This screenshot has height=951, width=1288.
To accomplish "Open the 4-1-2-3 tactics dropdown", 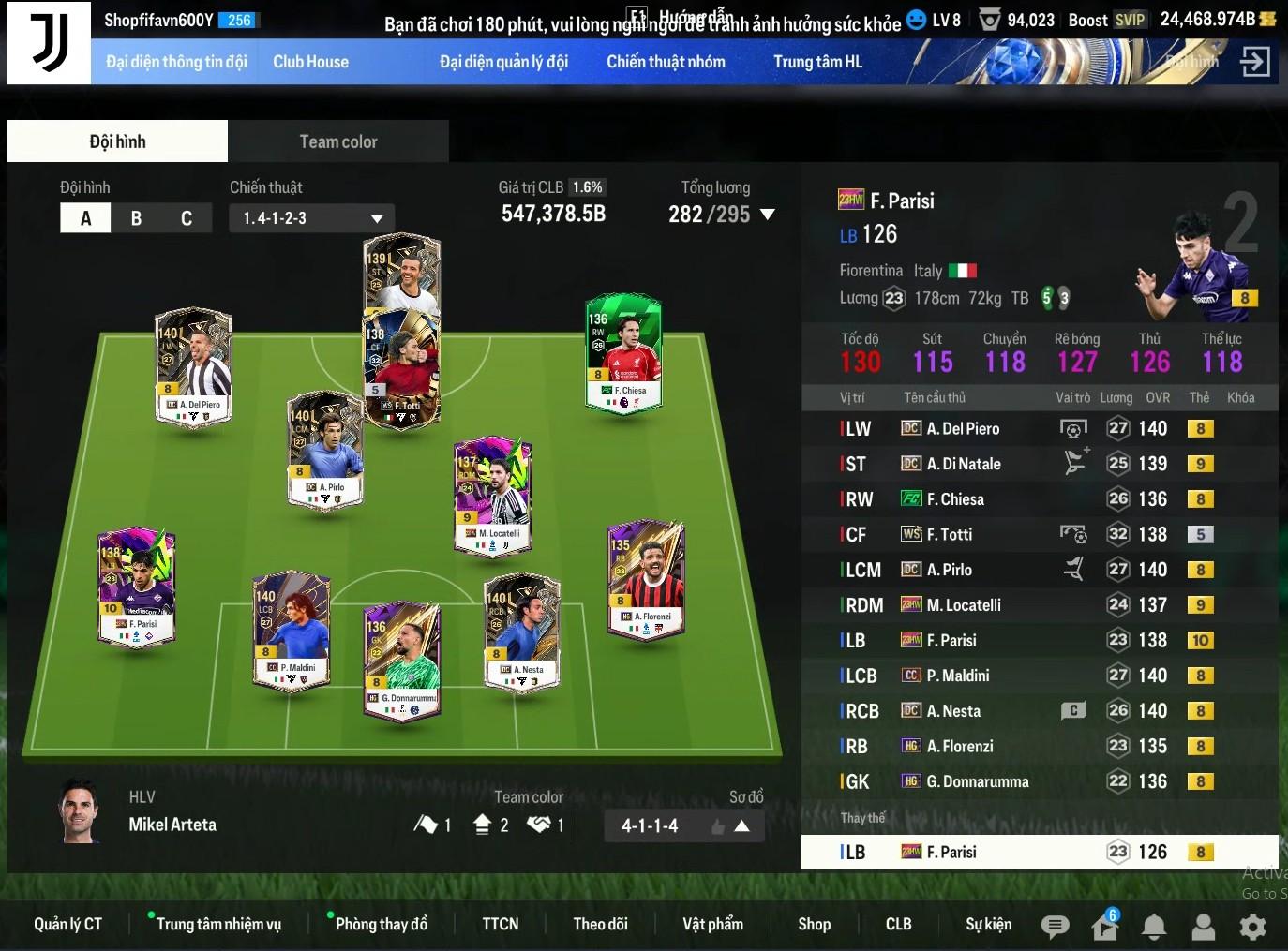I will point(311,218).
